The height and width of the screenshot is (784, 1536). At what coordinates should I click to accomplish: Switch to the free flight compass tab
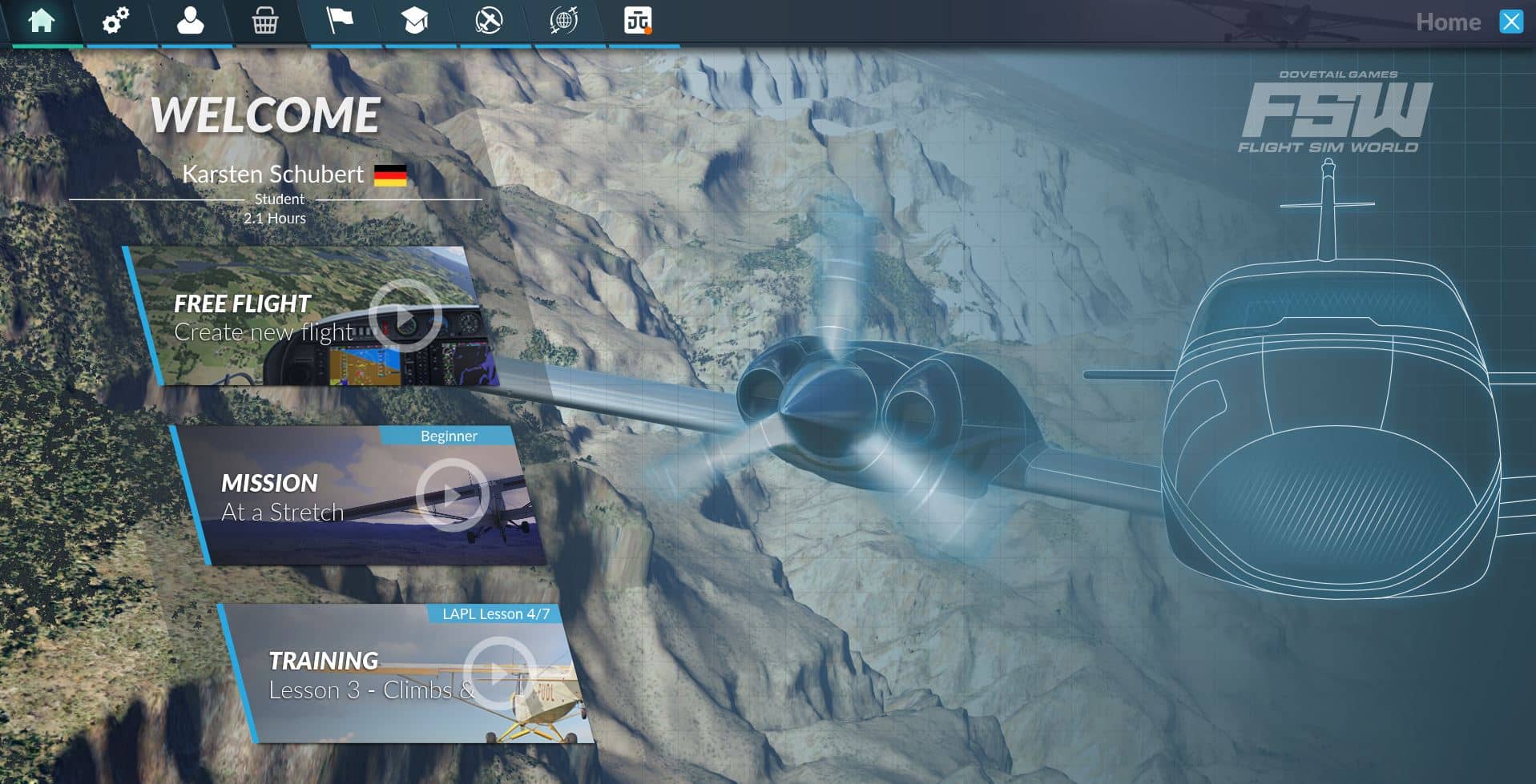489,21
